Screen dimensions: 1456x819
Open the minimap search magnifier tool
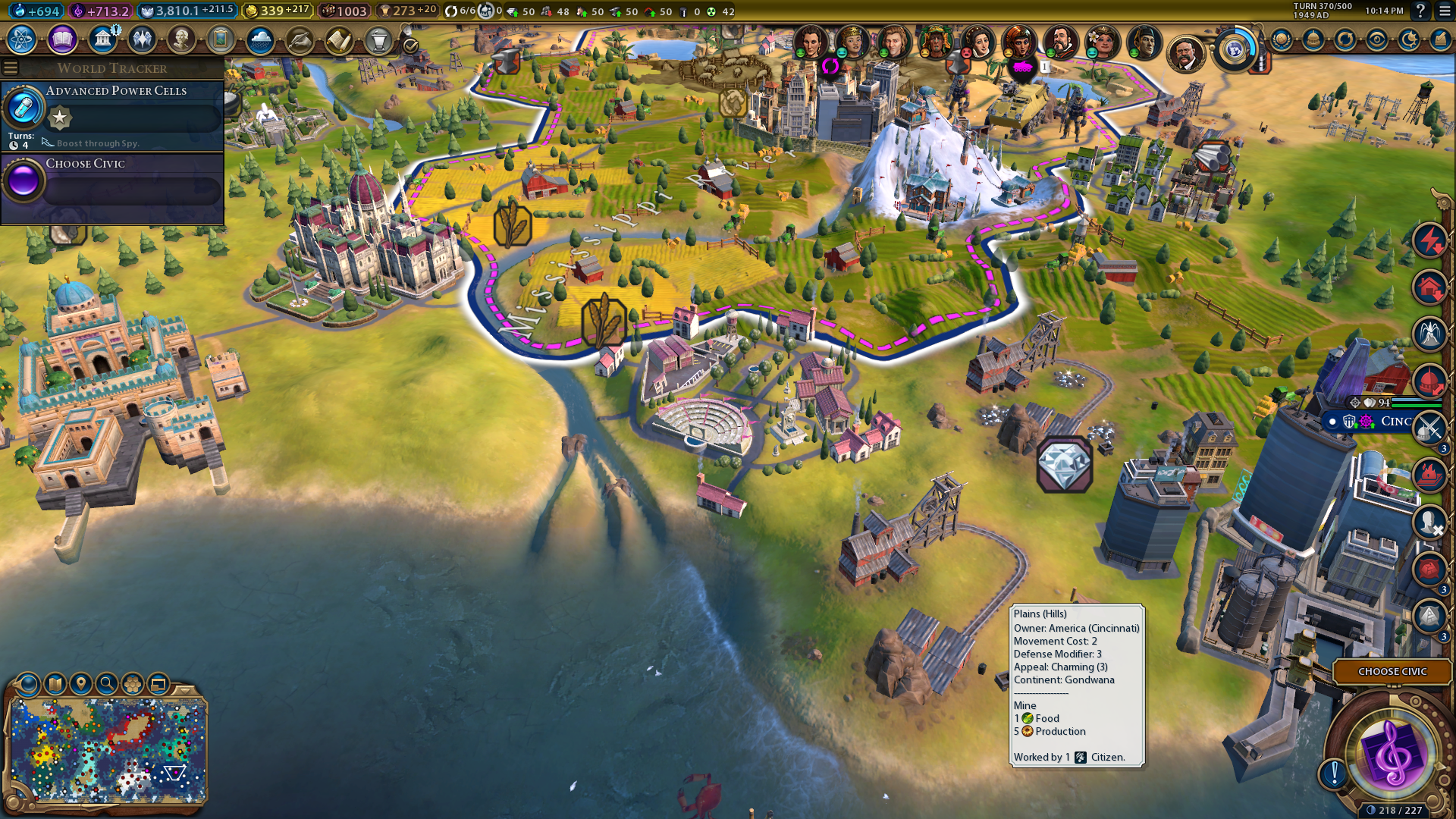coord(107,684)
